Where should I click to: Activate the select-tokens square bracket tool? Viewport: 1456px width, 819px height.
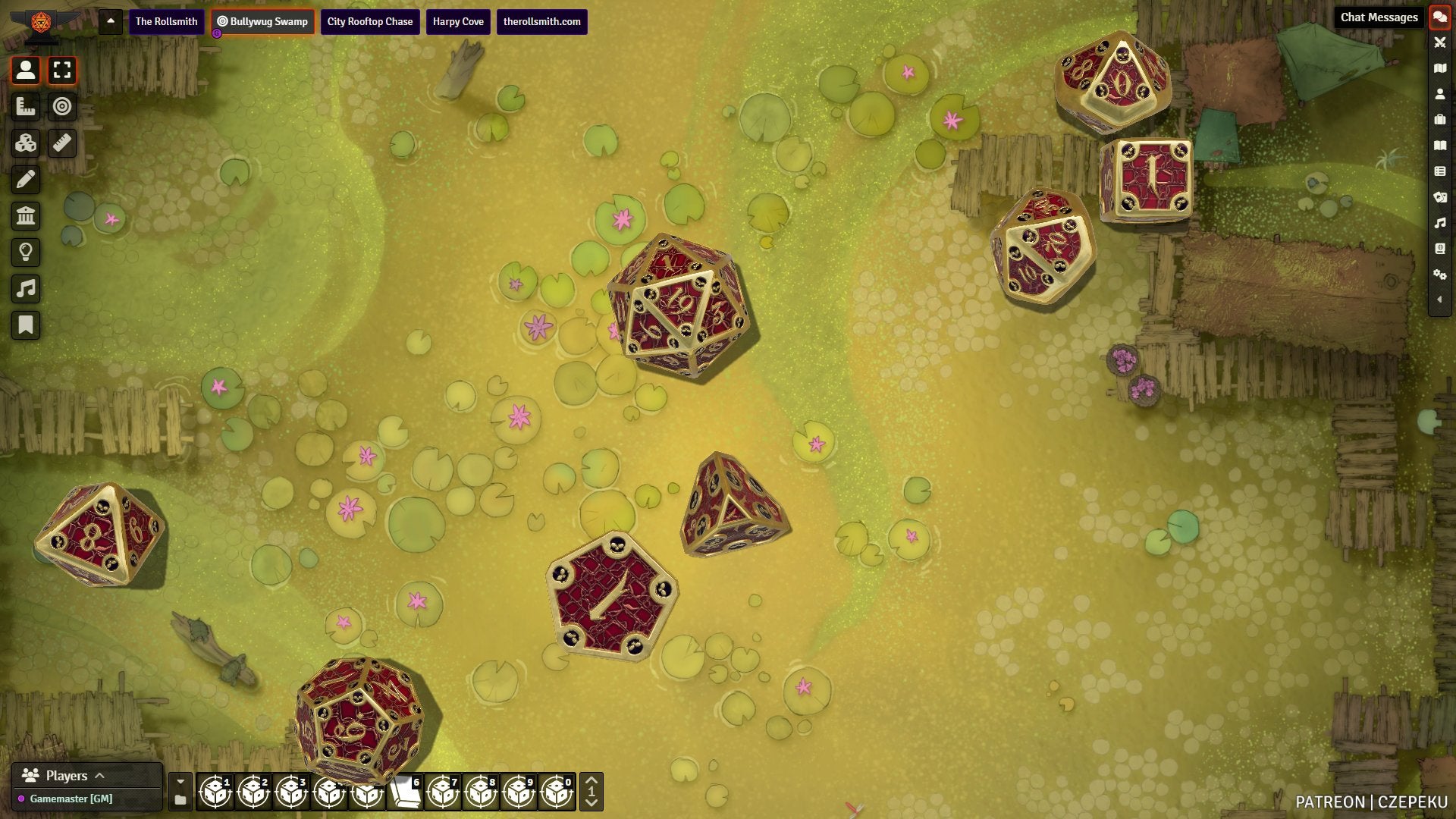pos(62,70)
